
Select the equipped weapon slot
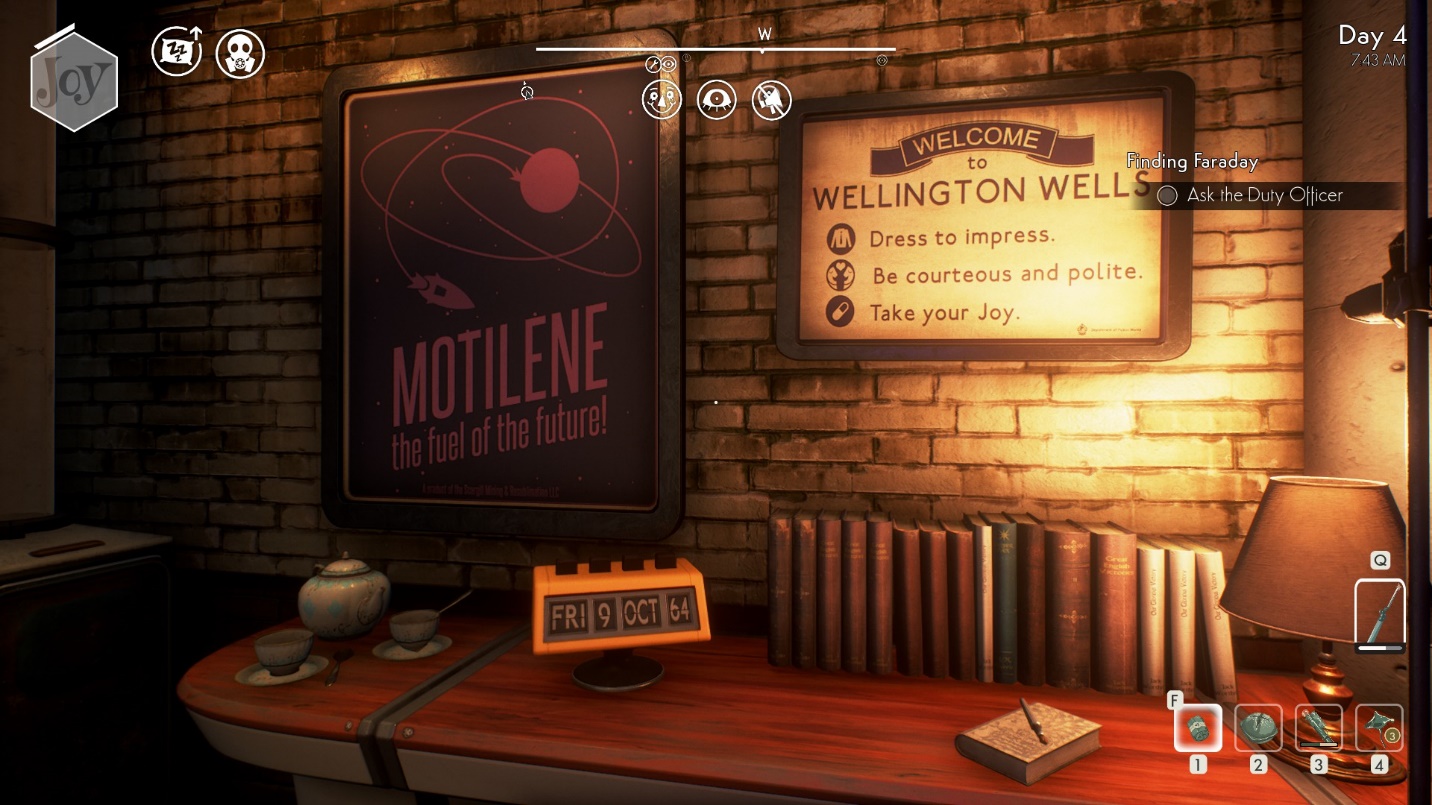tap(1380, 614)
